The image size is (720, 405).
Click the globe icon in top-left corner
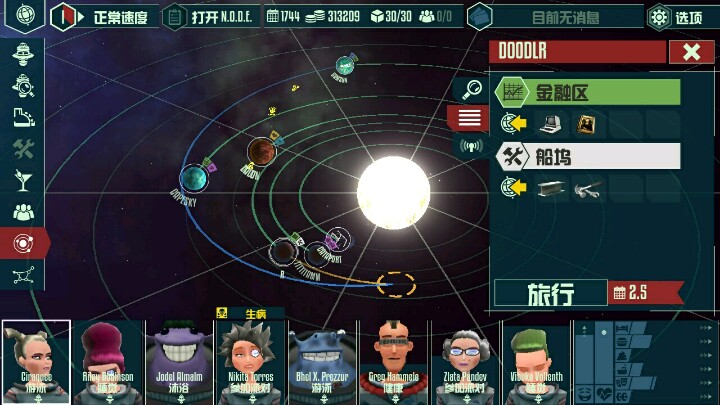click(x=24, y=16)
